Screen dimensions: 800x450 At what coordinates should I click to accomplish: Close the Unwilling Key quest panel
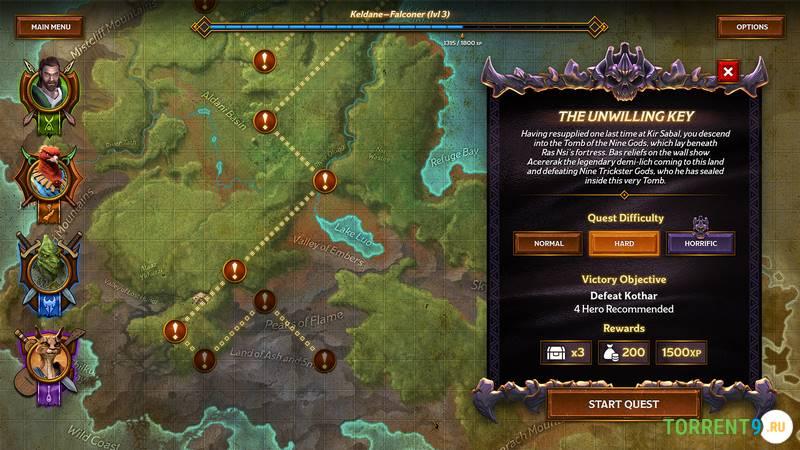pyautogui.click(x=728, y=72)
